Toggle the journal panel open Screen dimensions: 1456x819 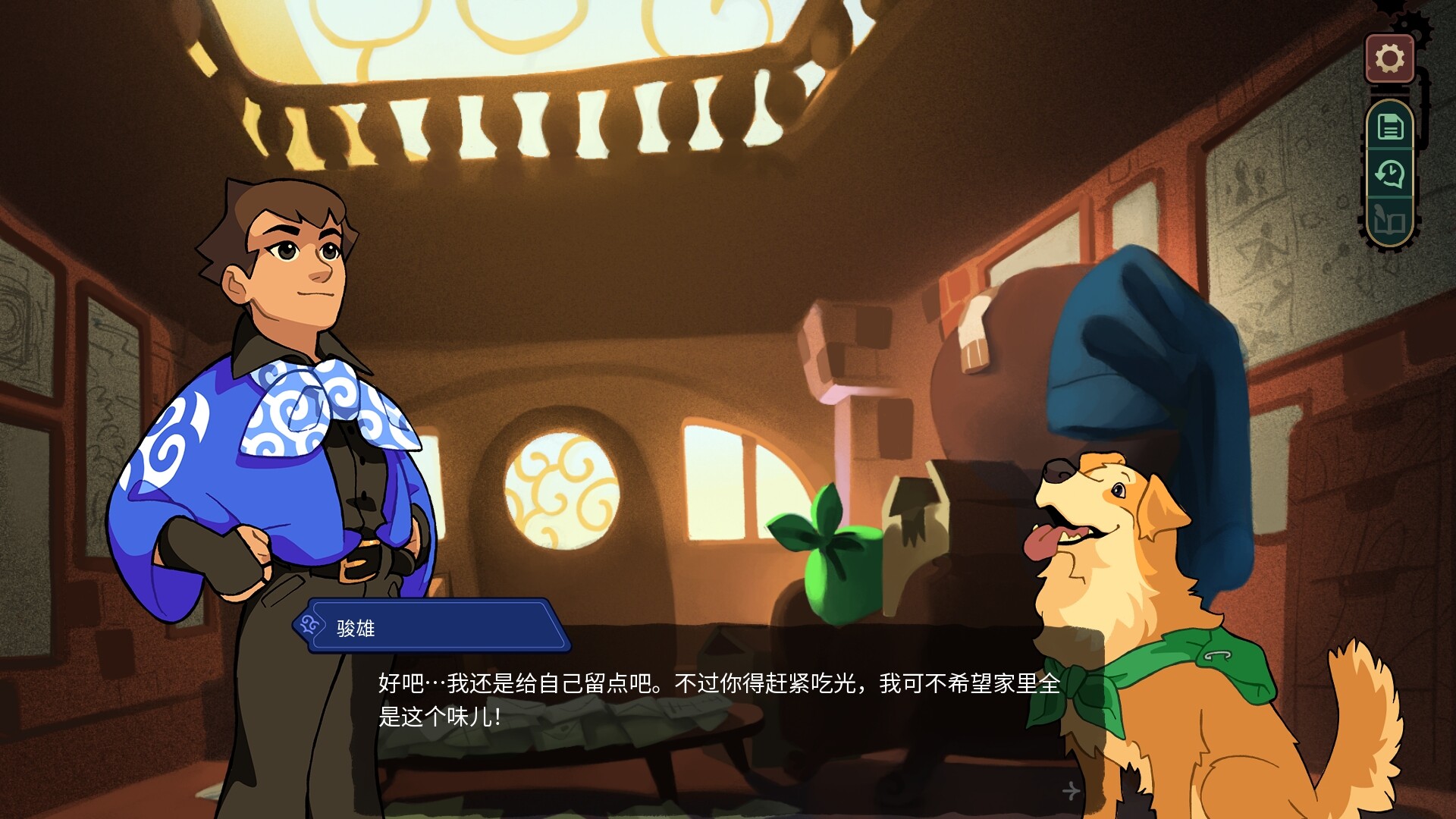(1390, 220)
